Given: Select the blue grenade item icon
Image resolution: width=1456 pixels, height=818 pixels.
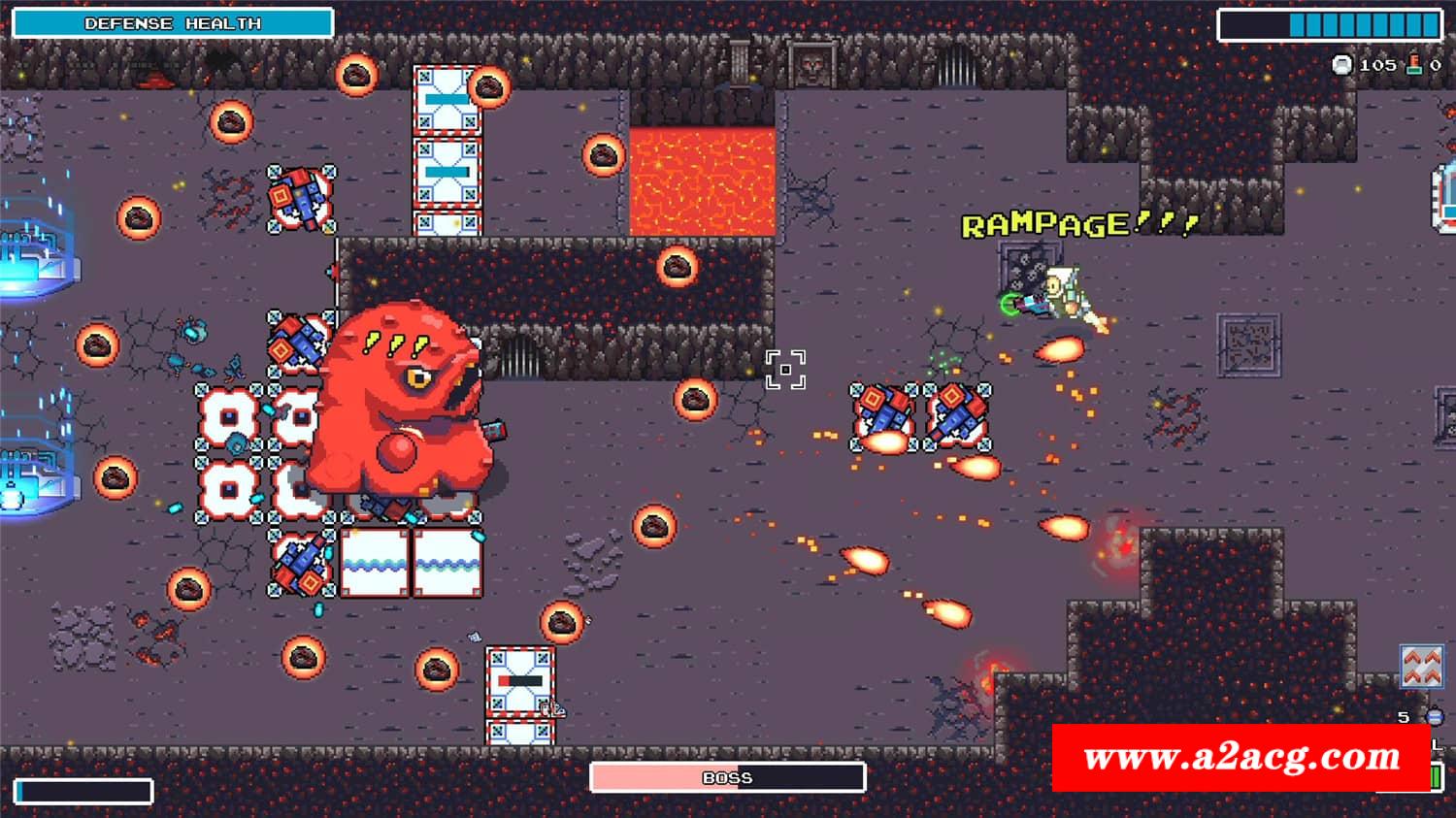Looking at the screenshot, I should [x=1434, y=717].
